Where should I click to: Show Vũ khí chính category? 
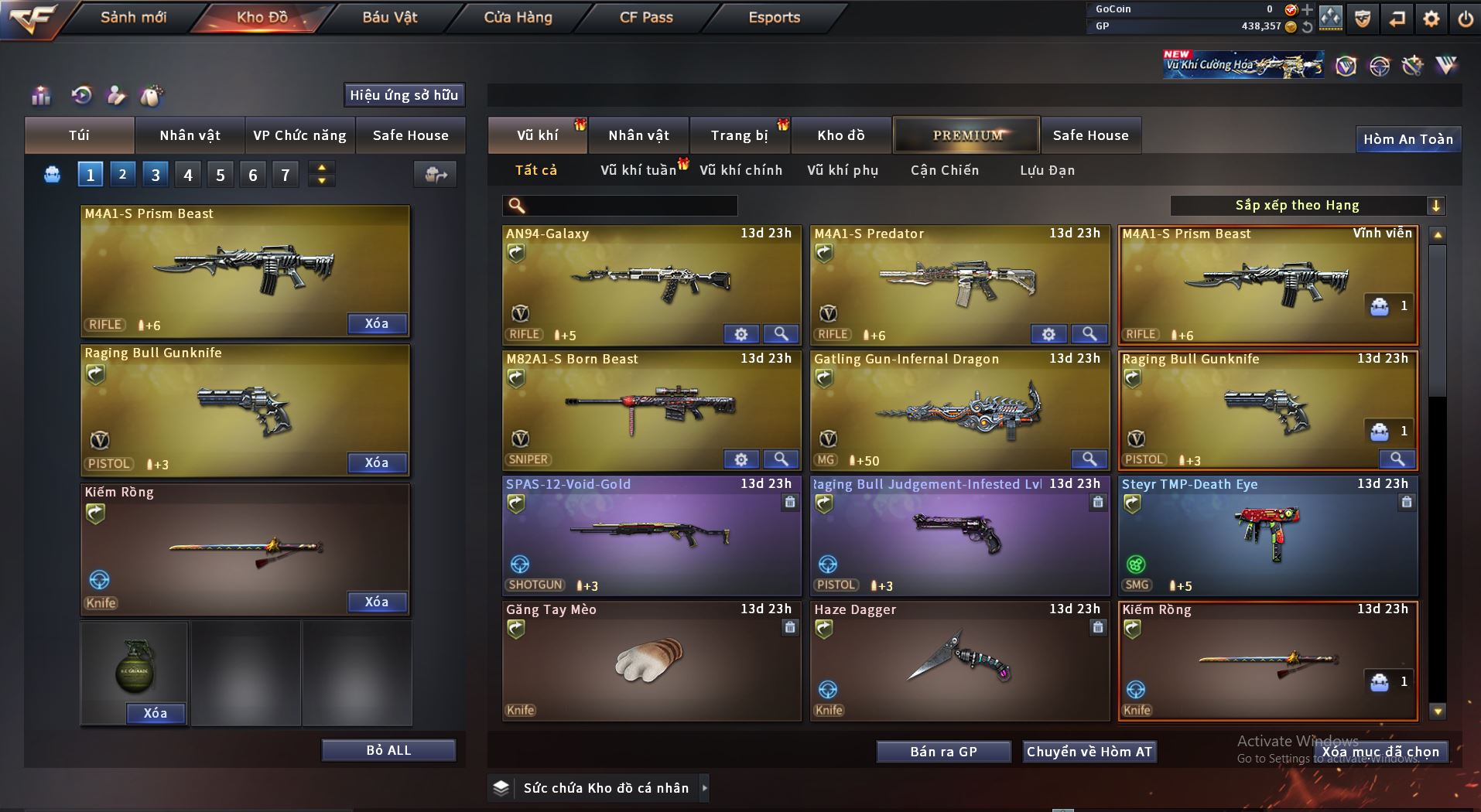tap(740, 170)
